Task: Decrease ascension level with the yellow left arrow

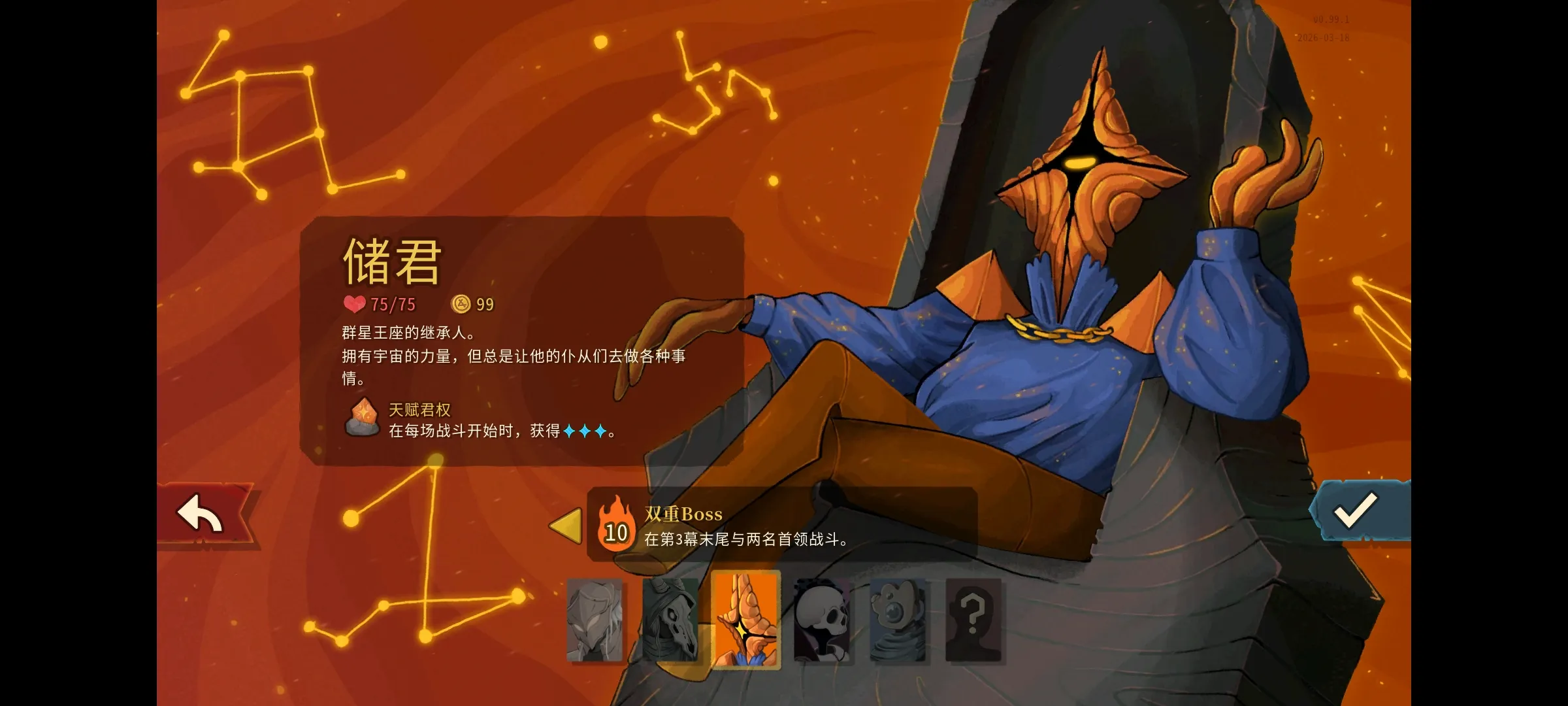Action: pos(566,526)
